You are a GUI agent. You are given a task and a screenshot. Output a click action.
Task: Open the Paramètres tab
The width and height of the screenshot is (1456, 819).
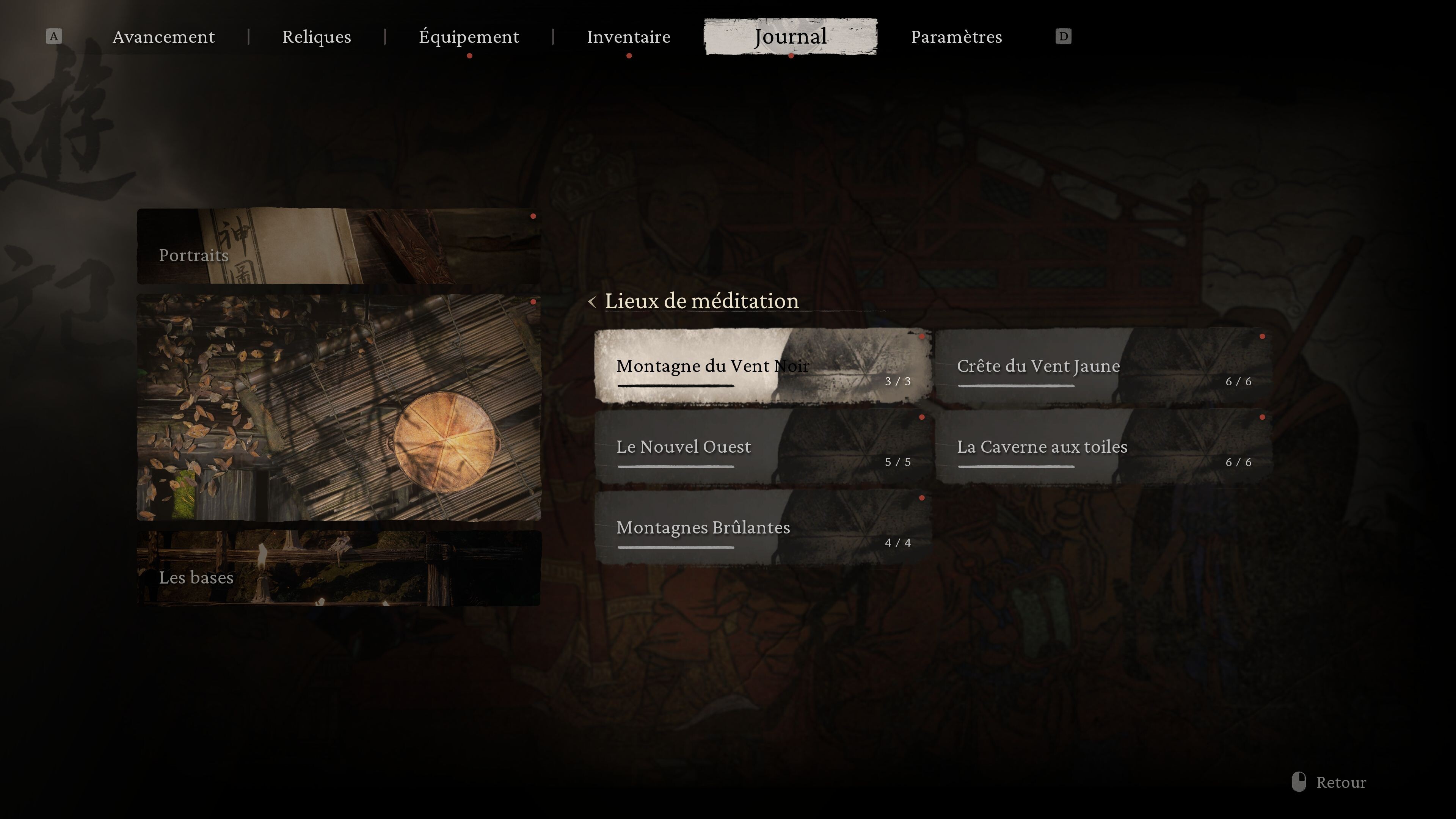[x=956, y=37]
